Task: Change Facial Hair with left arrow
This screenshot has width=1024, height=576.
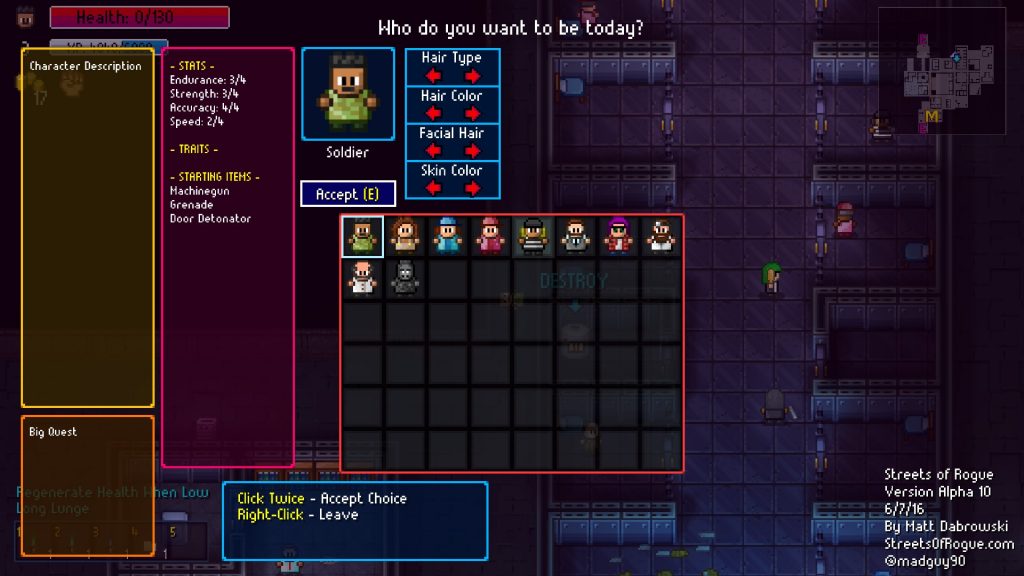Action: coord(432,151)
